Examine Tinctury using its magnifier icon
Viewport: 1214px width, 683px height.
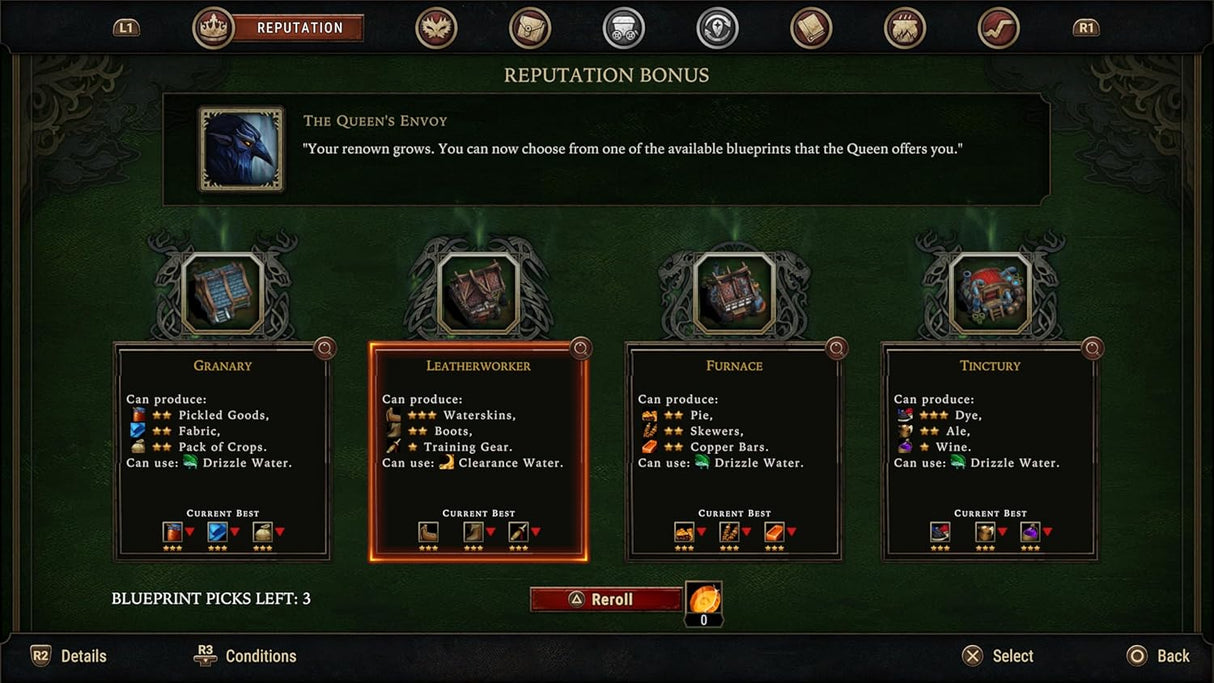[1093, 348]
